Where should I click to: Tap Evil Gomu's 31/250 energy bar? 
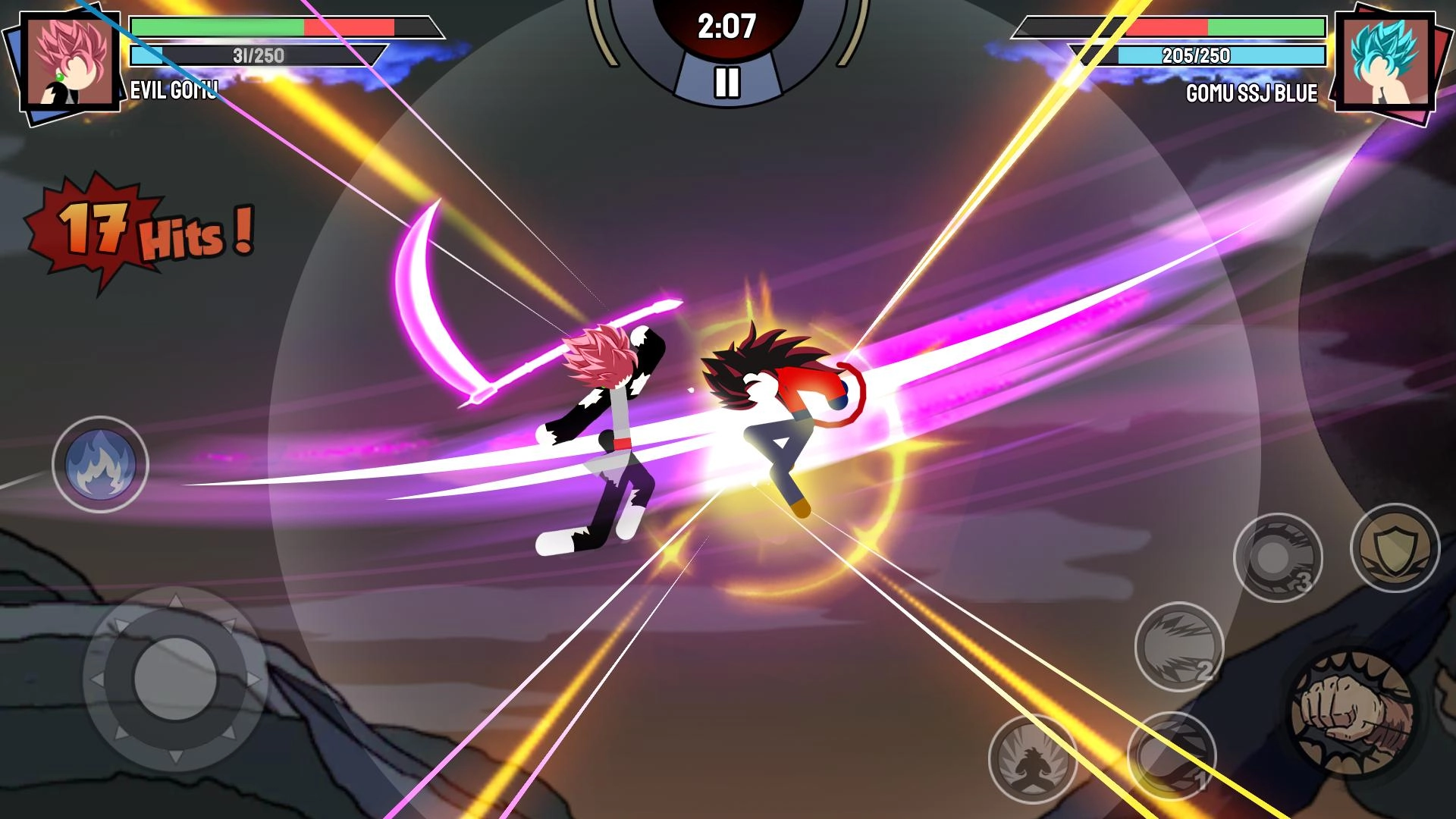[x=257, y=55]
